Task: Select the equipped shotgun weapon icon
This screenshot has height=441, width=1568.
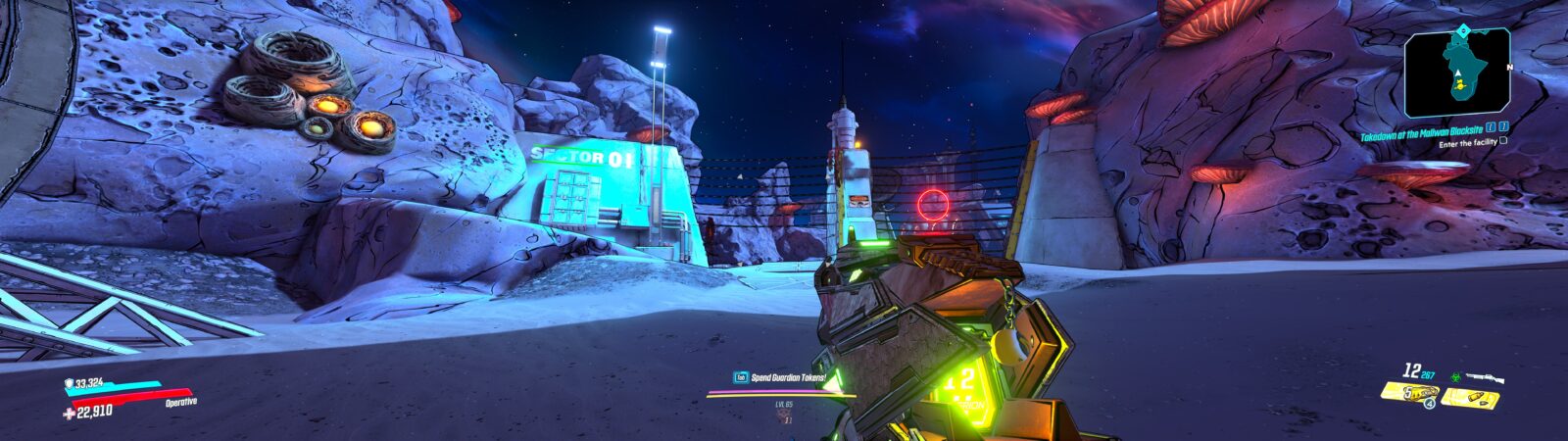Action: tap(1480, 377)
